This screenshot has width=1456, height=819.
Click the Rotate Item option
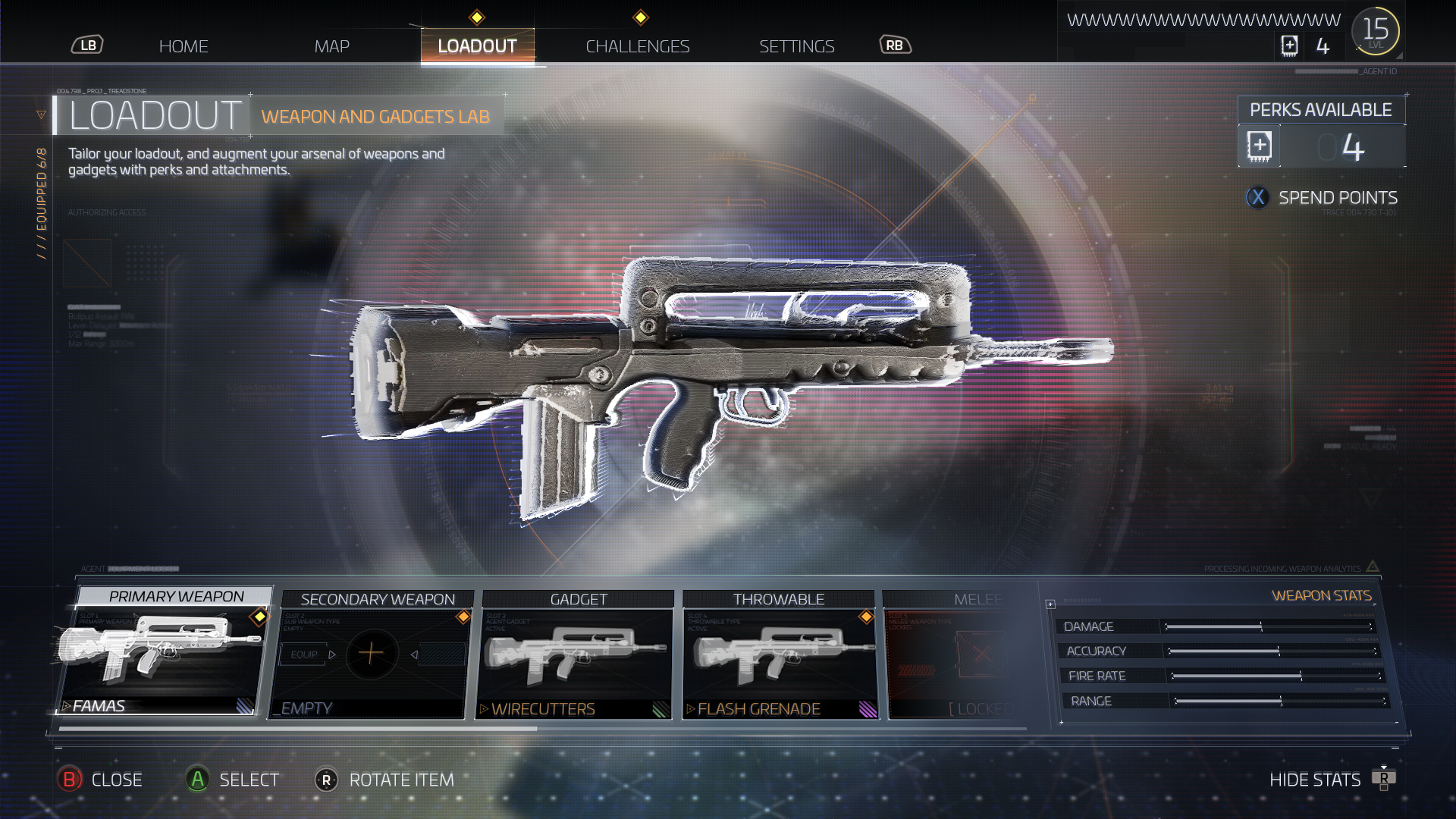(385, 780)
